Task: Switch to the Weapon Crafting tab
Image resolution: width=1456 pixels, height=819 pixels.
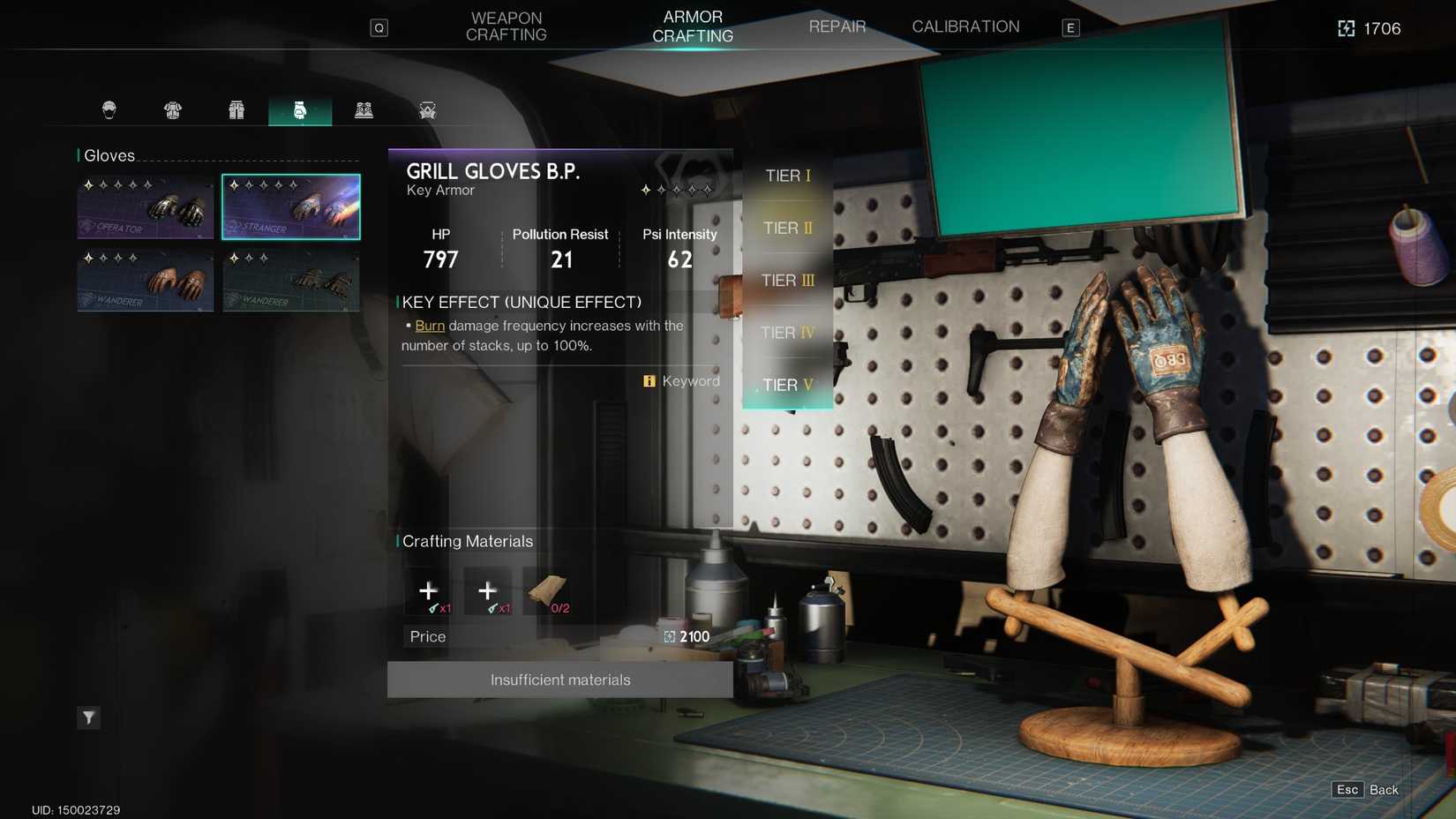Action: click(x=506, y=26)
